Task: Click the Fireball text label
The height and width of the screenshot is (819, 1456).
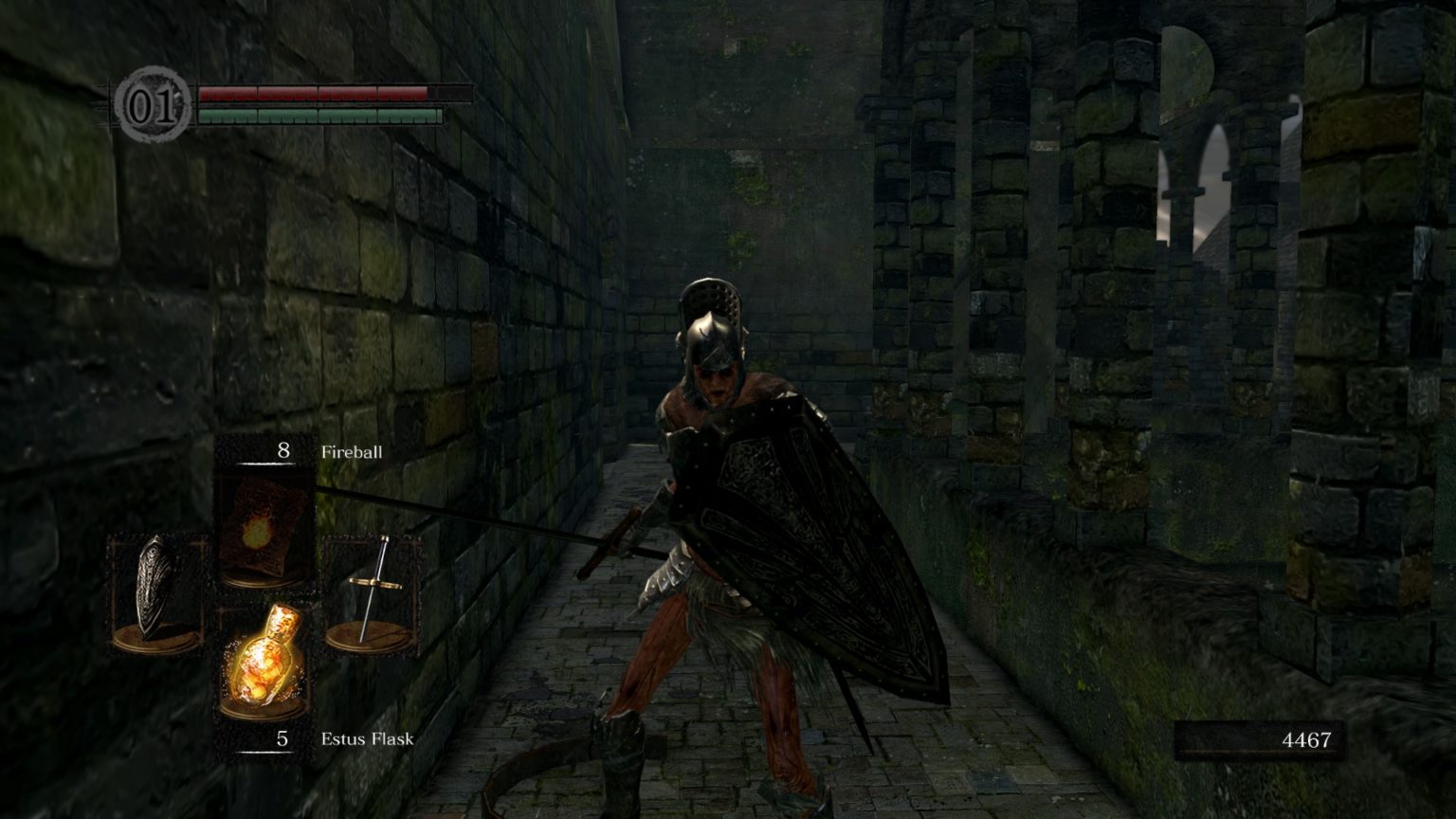Action: click(352, 452)
